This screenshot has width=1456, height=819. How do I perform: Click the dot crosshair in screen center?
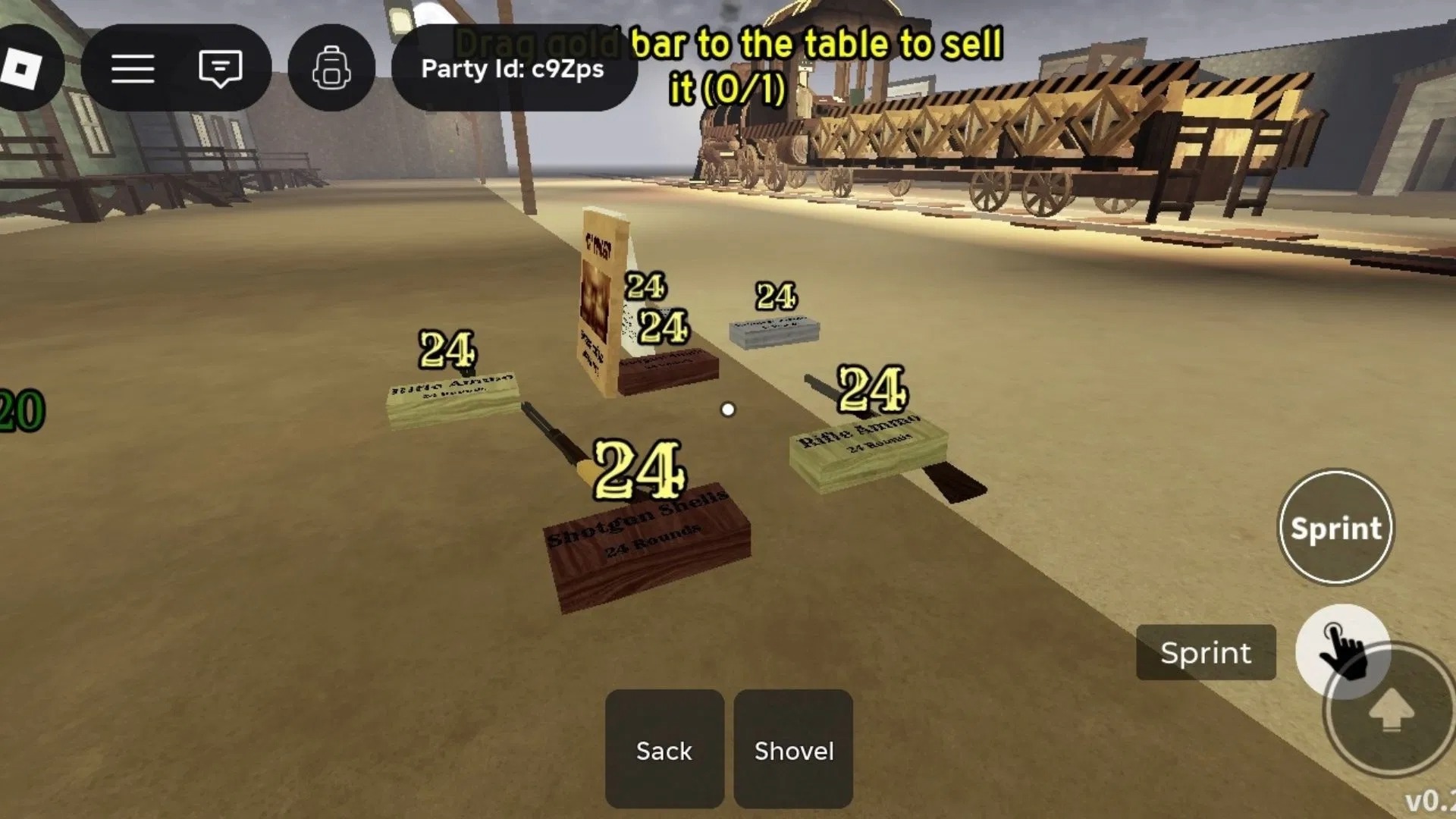coord(729,409)
